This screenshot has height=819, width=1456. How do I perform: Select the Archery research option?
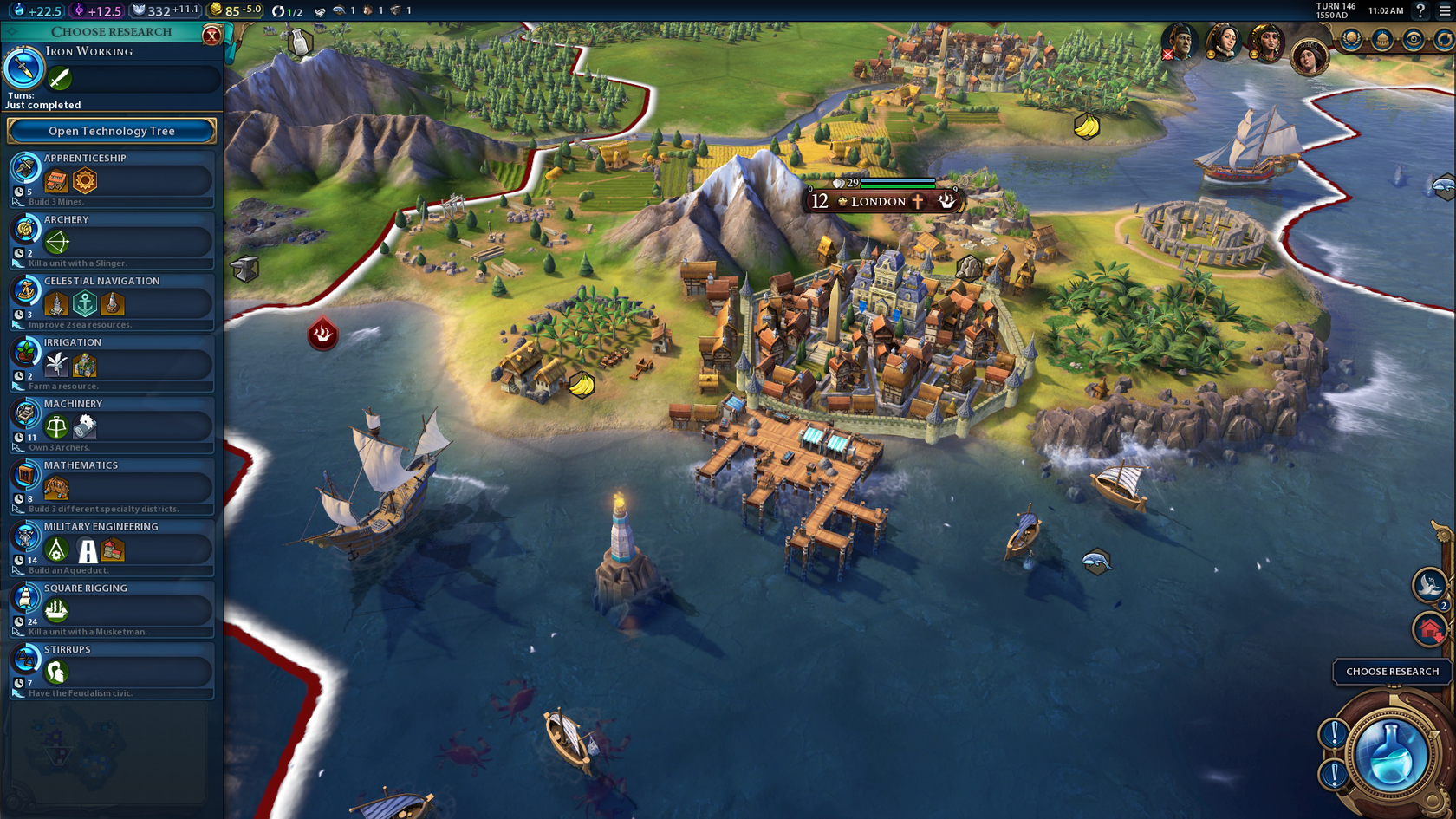point(113,239)
